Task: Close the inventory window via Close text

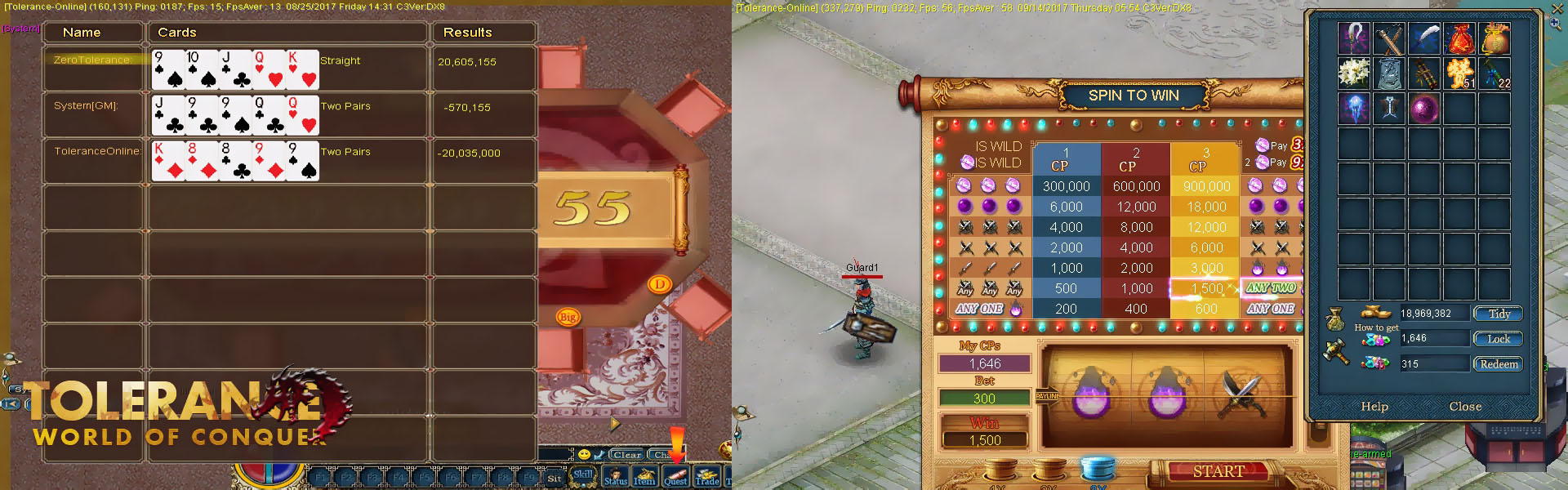Action: [1465, 407]
